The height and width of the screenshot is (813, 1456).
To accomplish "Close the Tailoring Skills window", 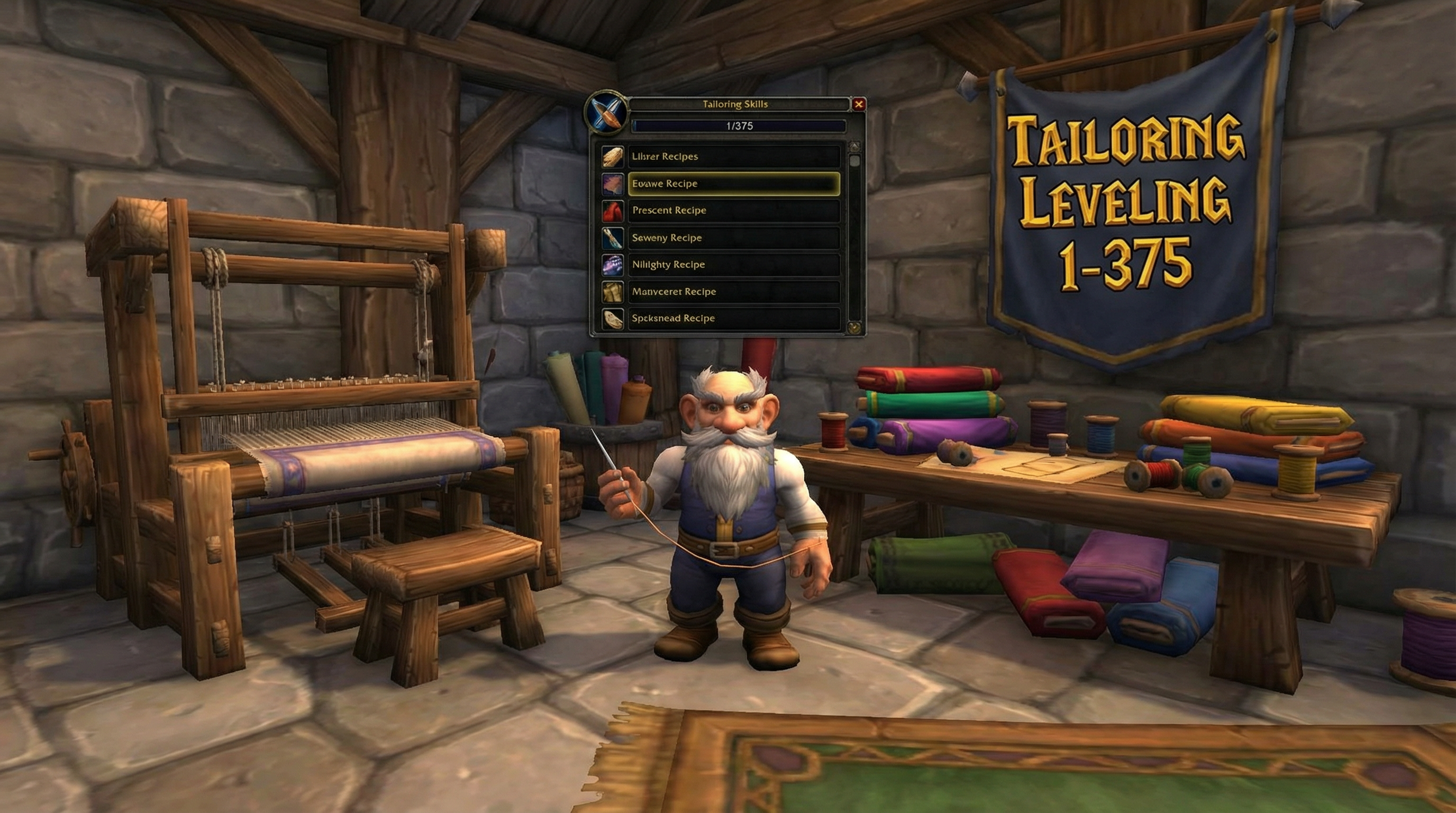I will [859, 104].
